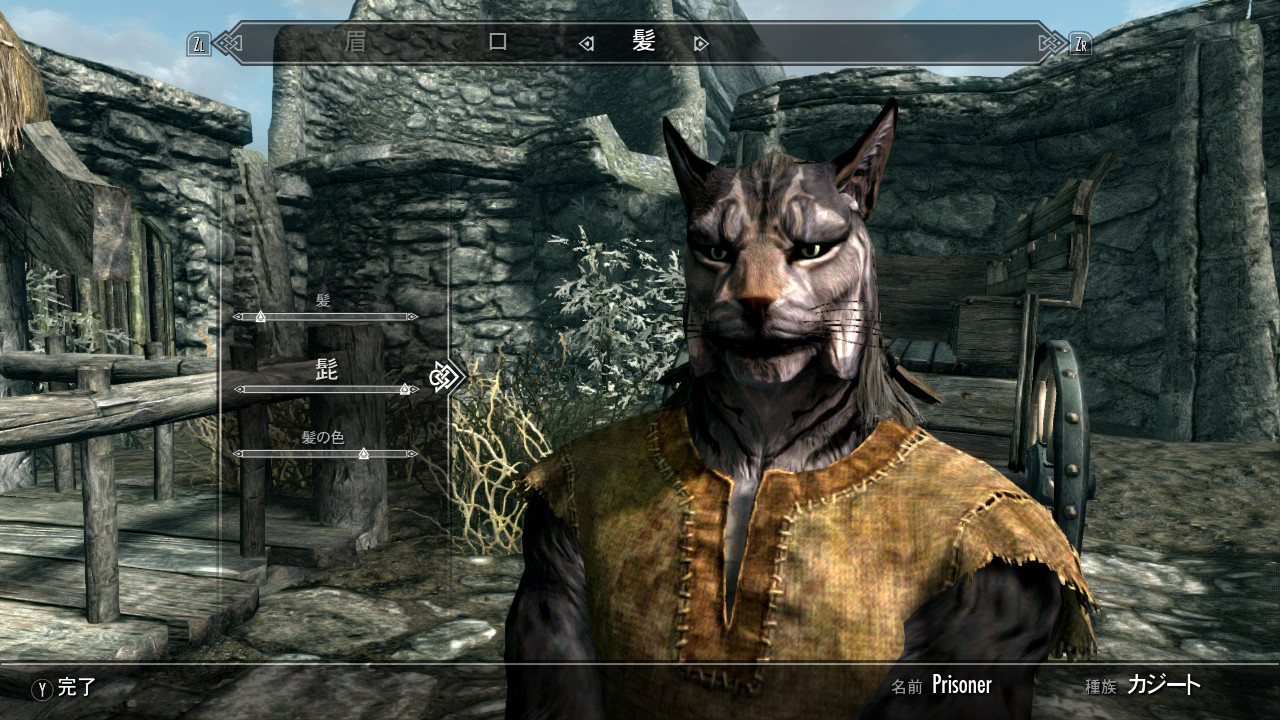Switch to the 眉 category tab
Screen dimensions: 1280x720
354,43
